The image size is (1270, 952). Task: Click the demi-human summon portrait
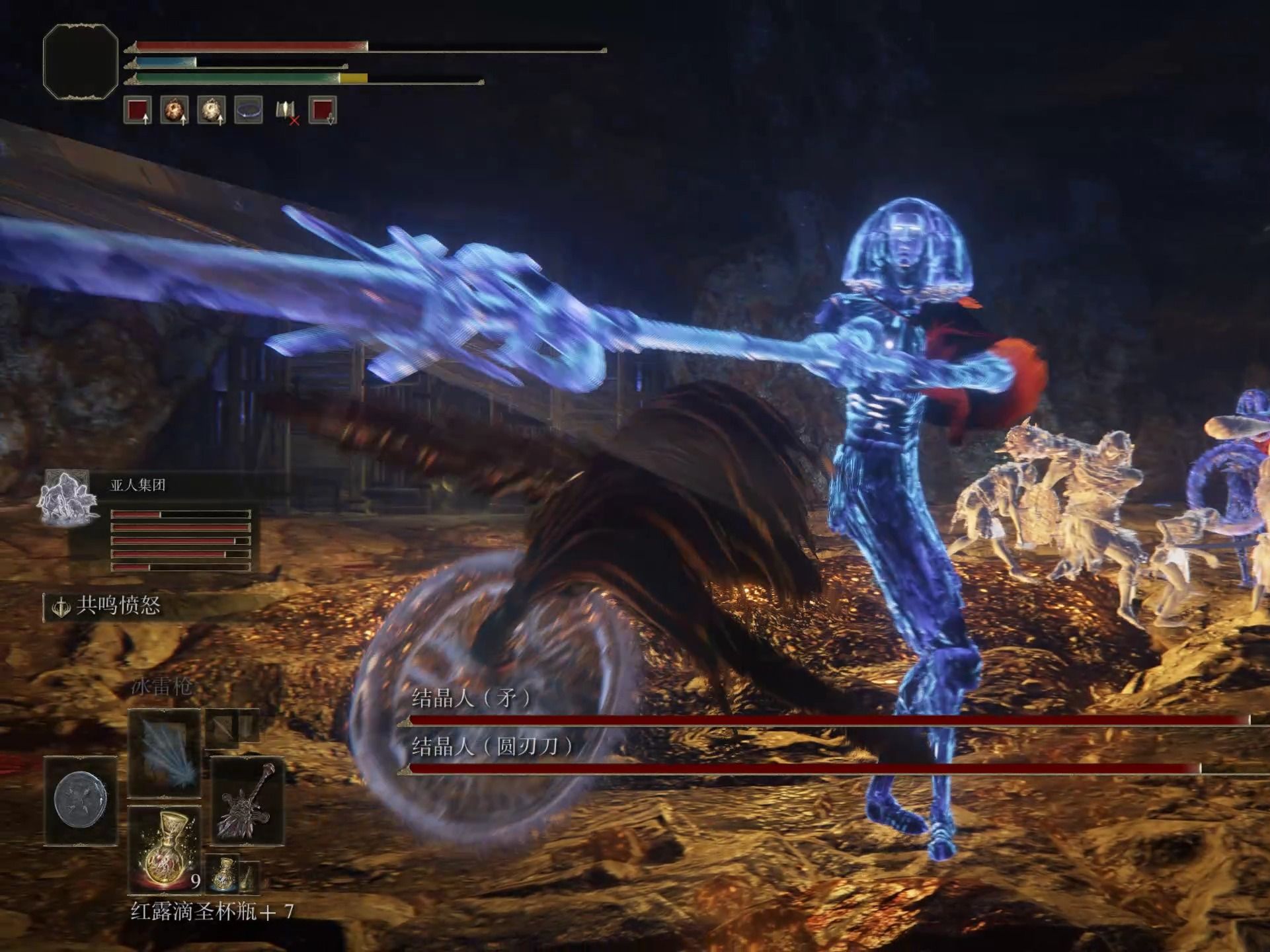[x=67, y=497]
